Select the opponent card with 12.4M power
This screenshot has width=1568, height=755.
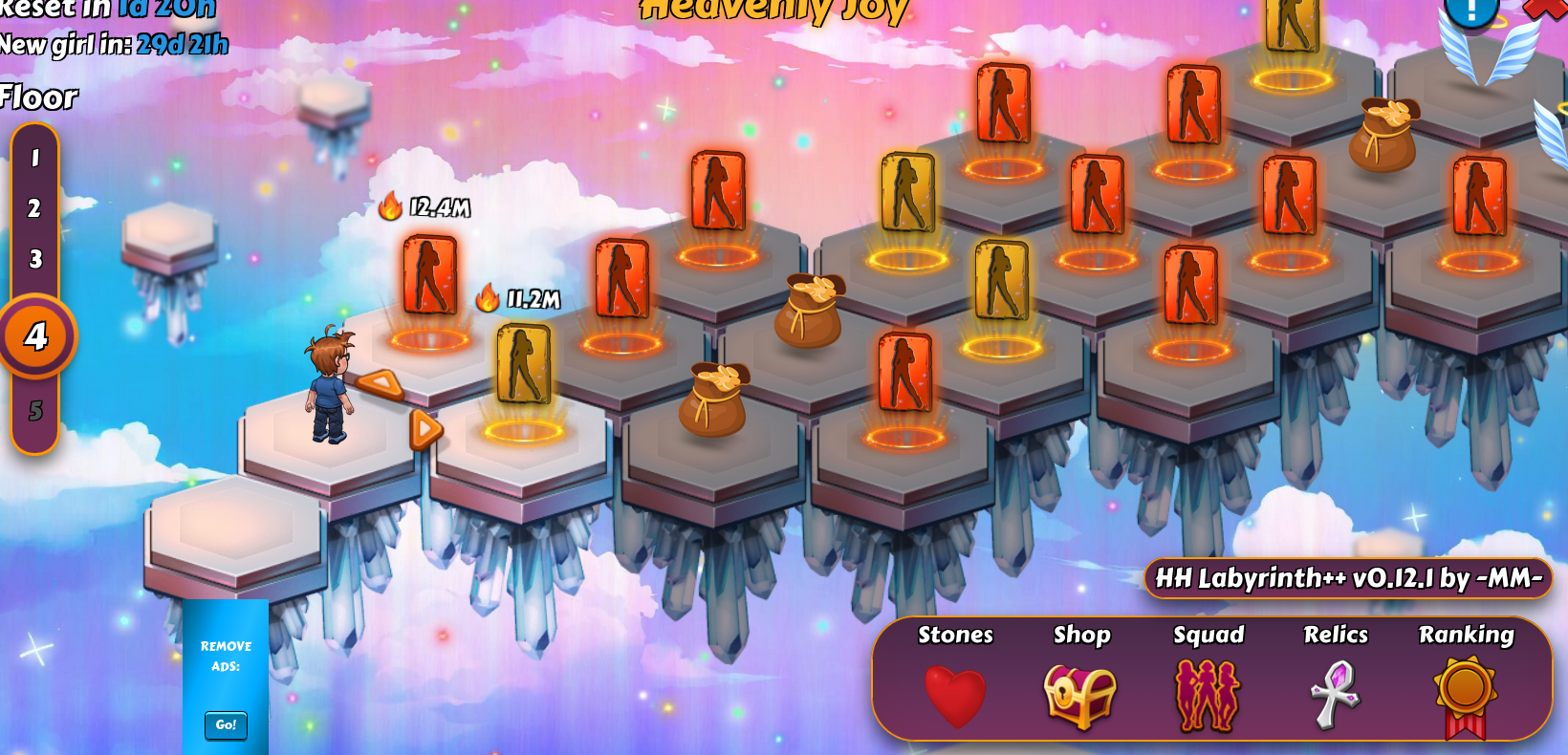[429, 275]
